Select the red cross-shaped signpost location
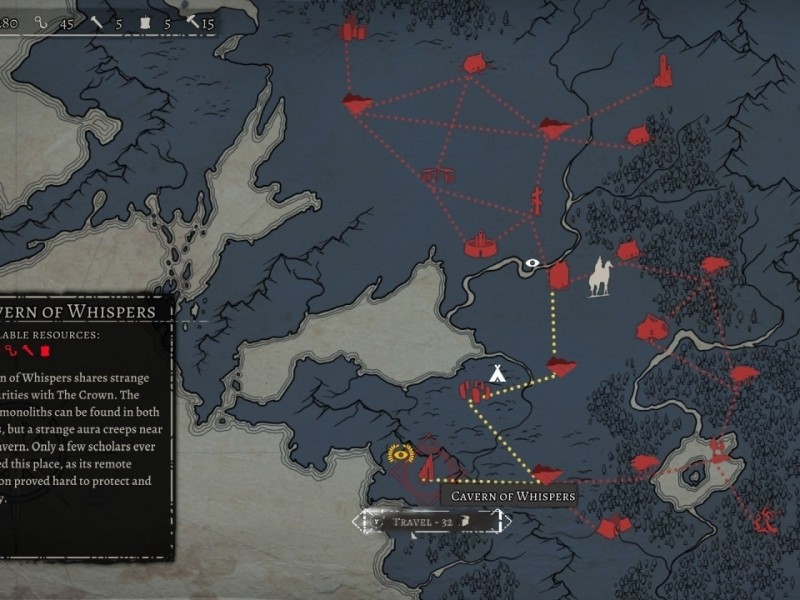Screen dimensions: 800x600 click(537, 201)
